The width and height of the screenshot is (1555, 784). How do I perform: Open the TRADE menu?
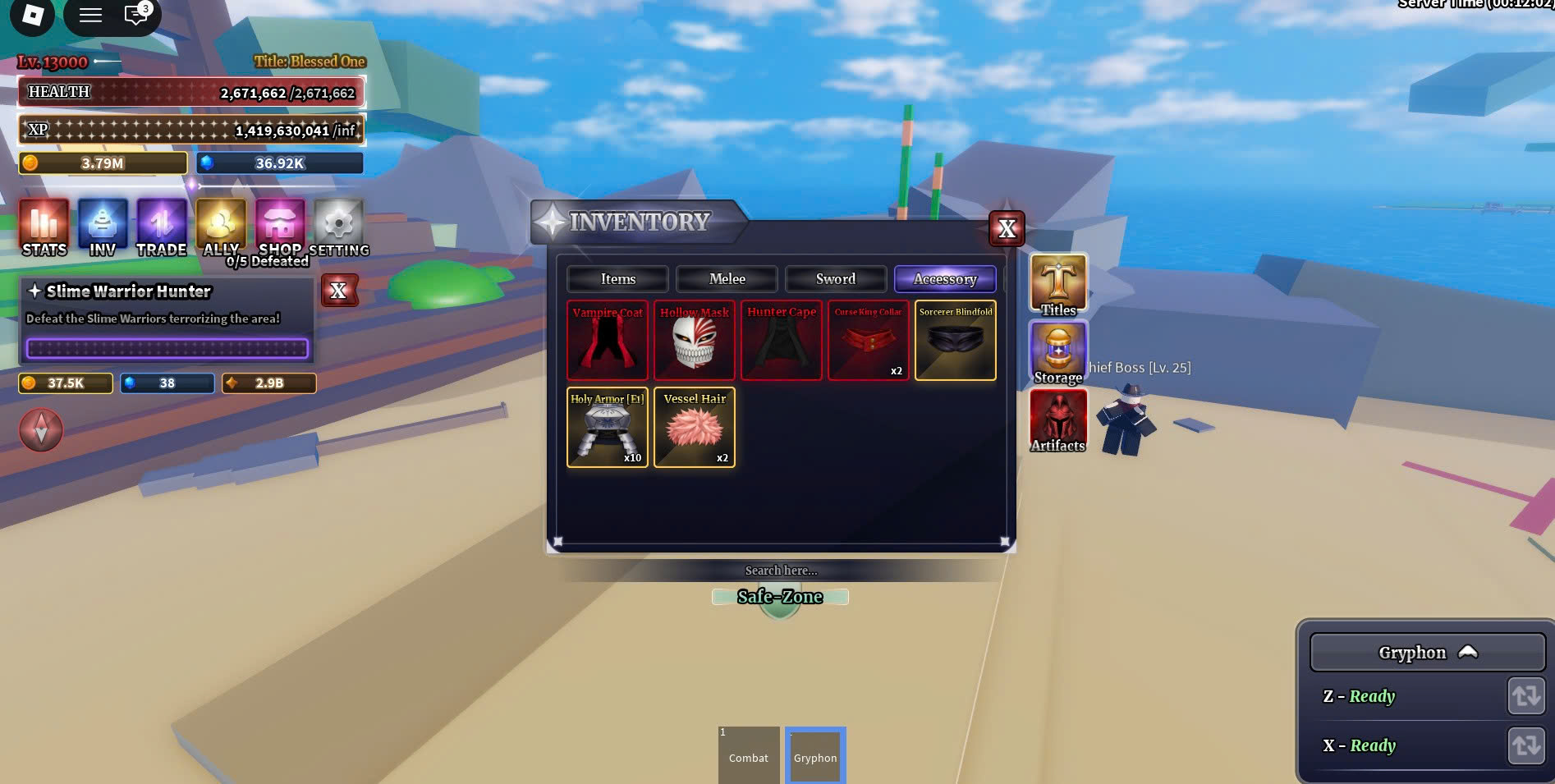coord(162,227)
